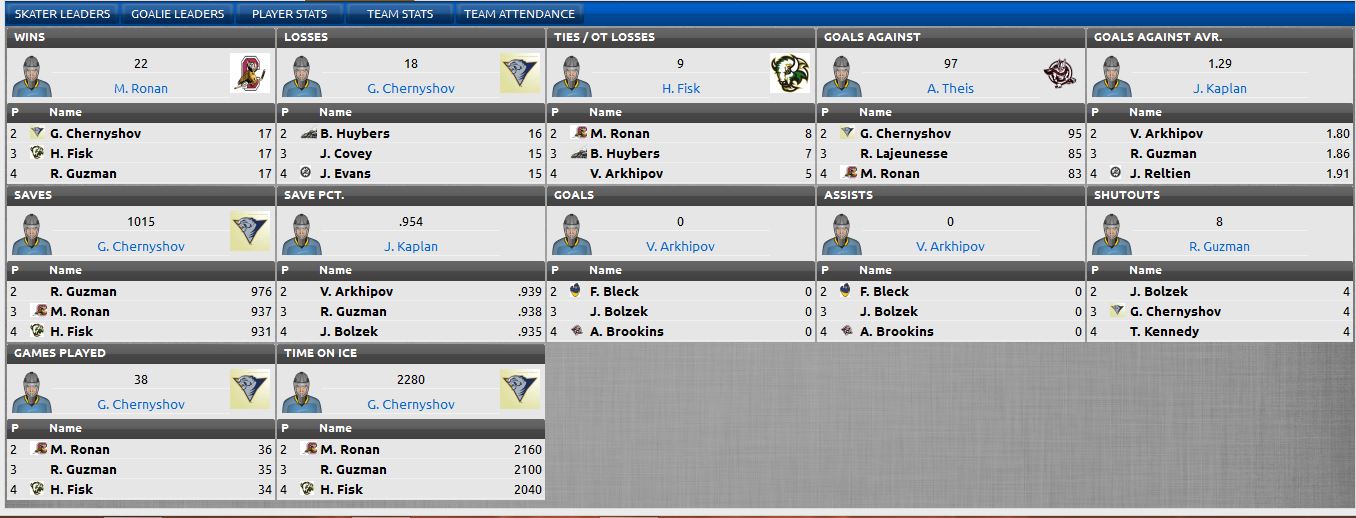Screen dimensions: 1356x518
Task: View J. Kaplan in goals against average
Action: click(x=1220, y=88)
